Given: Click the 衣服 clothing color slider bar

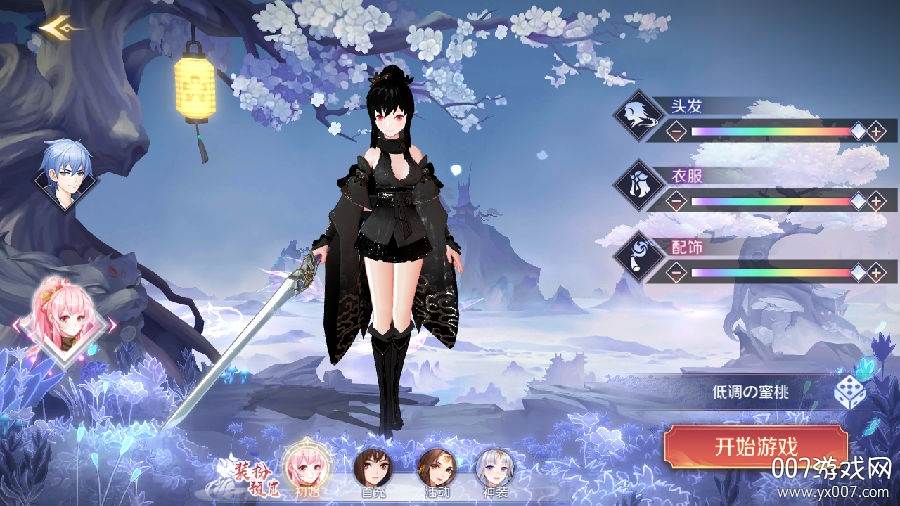Looking at the screenshot, I should (x=770, y=201).
